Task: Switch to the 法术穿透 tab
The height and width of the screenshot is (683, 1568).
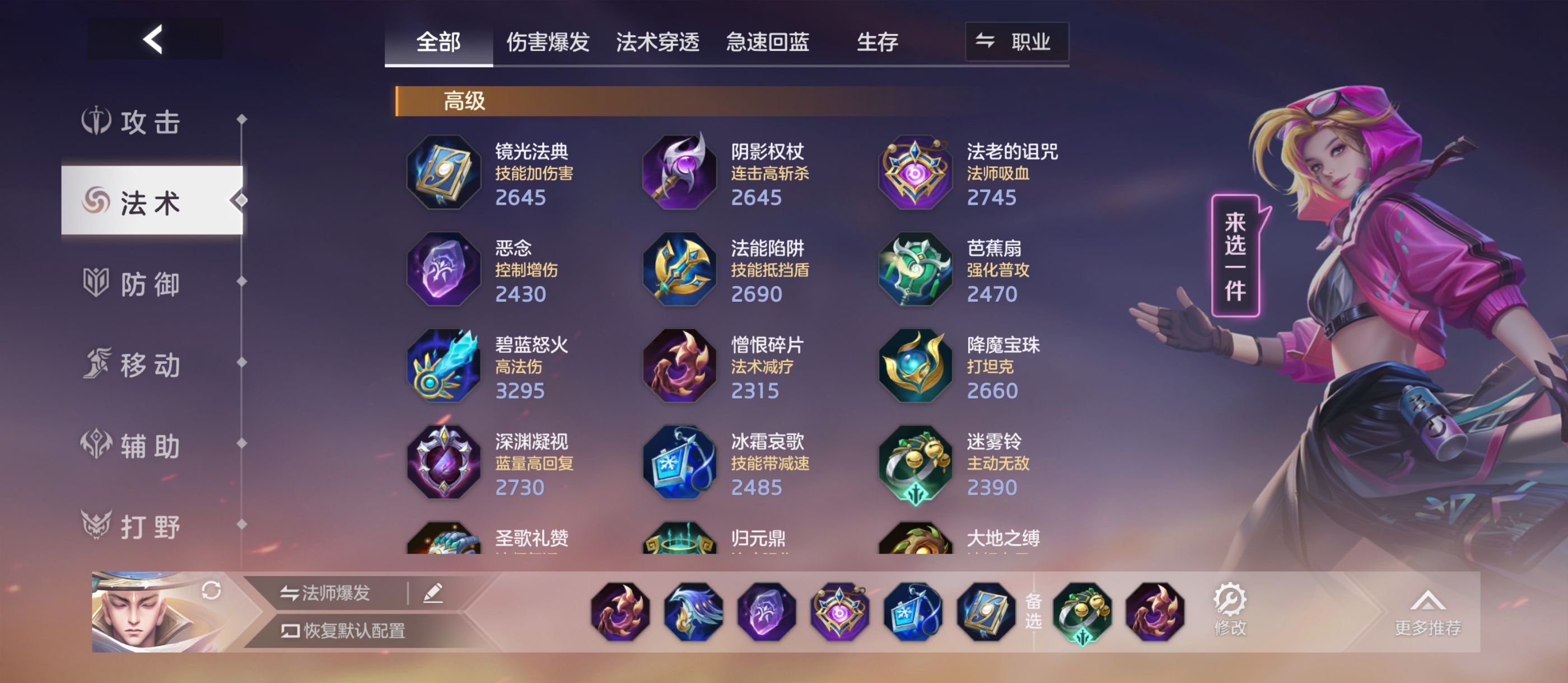Action: coord(658,41)
